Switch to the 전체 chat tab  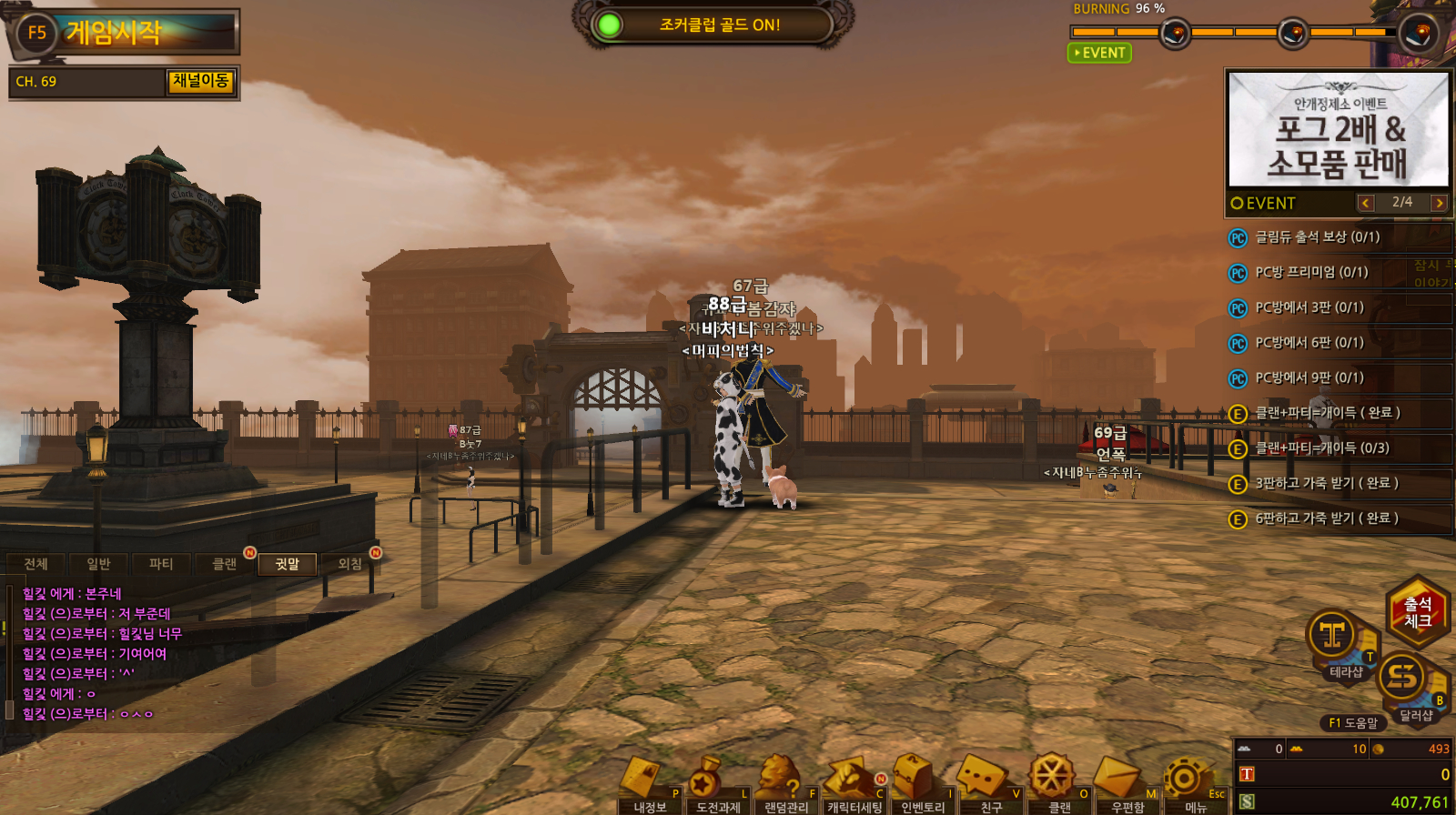coord(35,564)
